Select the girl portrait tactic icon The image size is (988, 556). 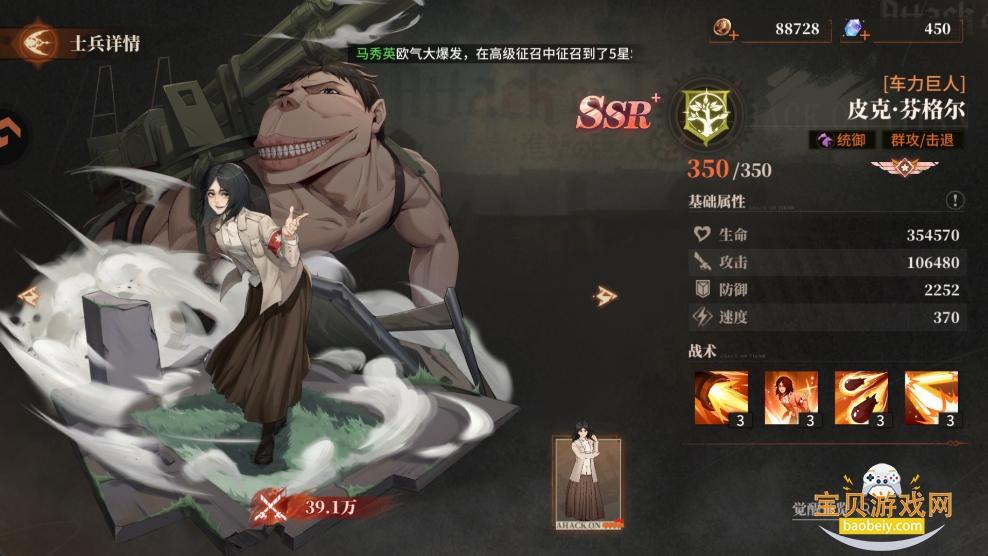(791, 399)
